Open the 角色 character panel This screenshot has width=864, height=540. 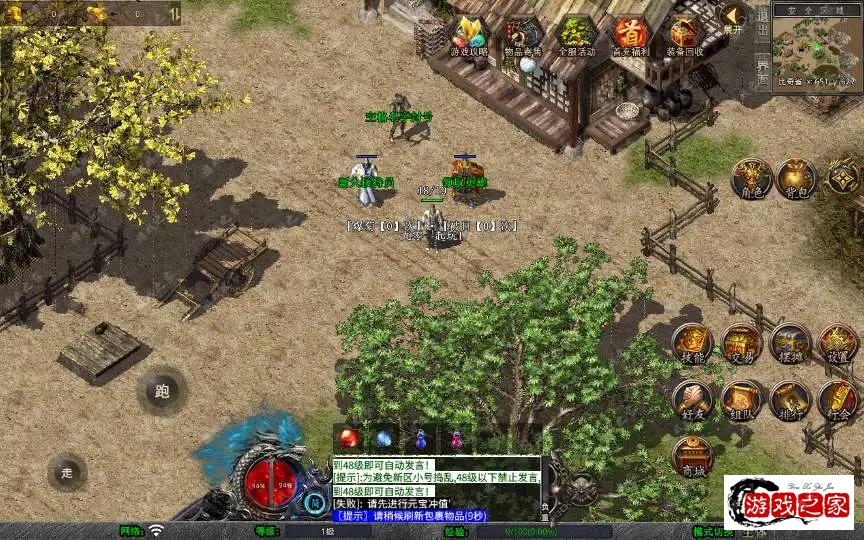tap(751, 178)
